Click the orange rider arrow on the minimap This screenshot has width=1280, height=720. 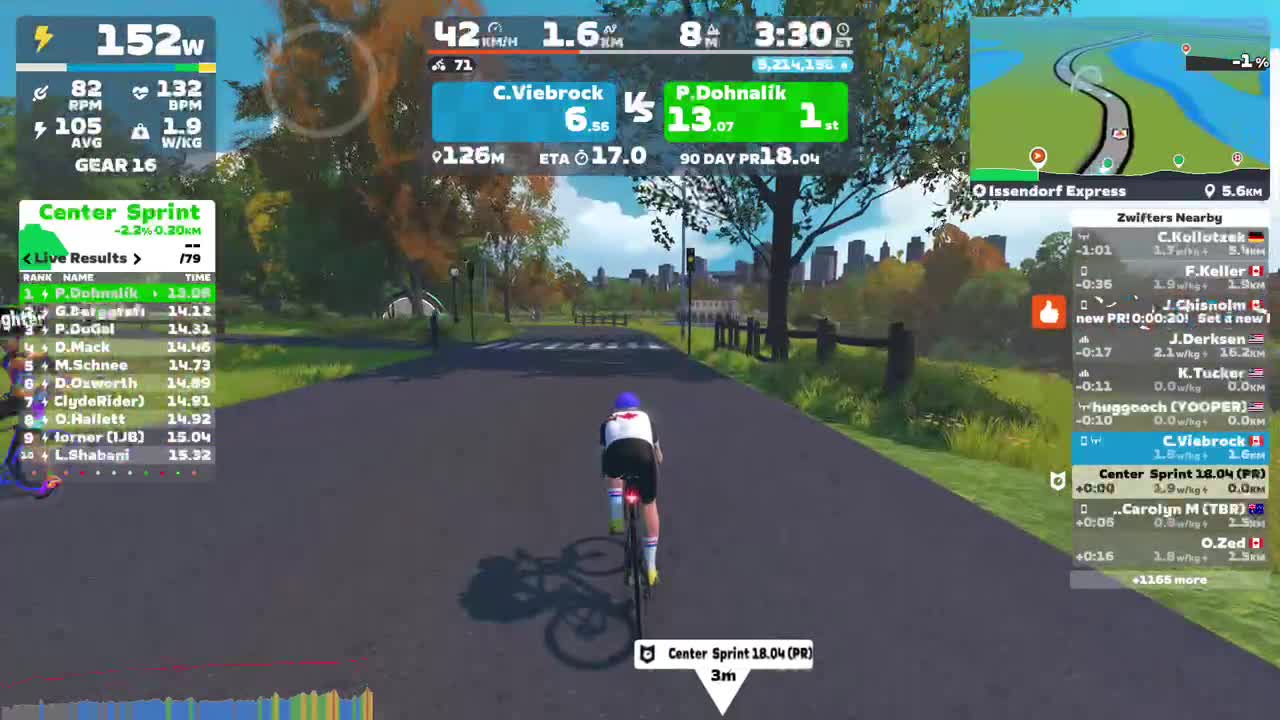(1037, 156)
